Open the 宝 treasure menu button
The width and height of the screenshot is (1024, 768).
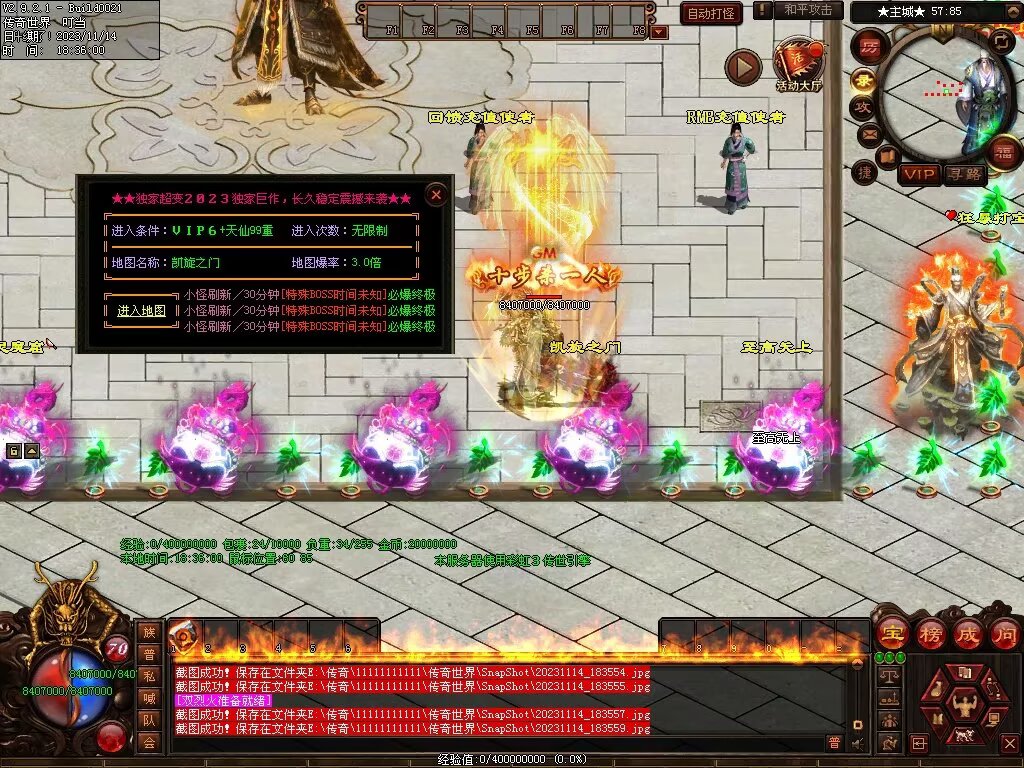point(891,633)
